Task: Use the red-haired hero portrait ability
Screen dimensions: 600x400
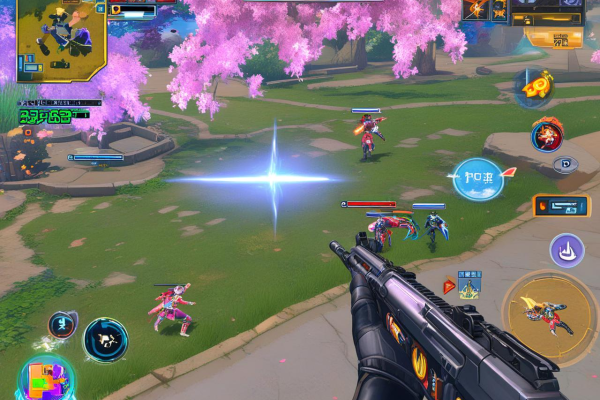Action: (x=546, y=133)
